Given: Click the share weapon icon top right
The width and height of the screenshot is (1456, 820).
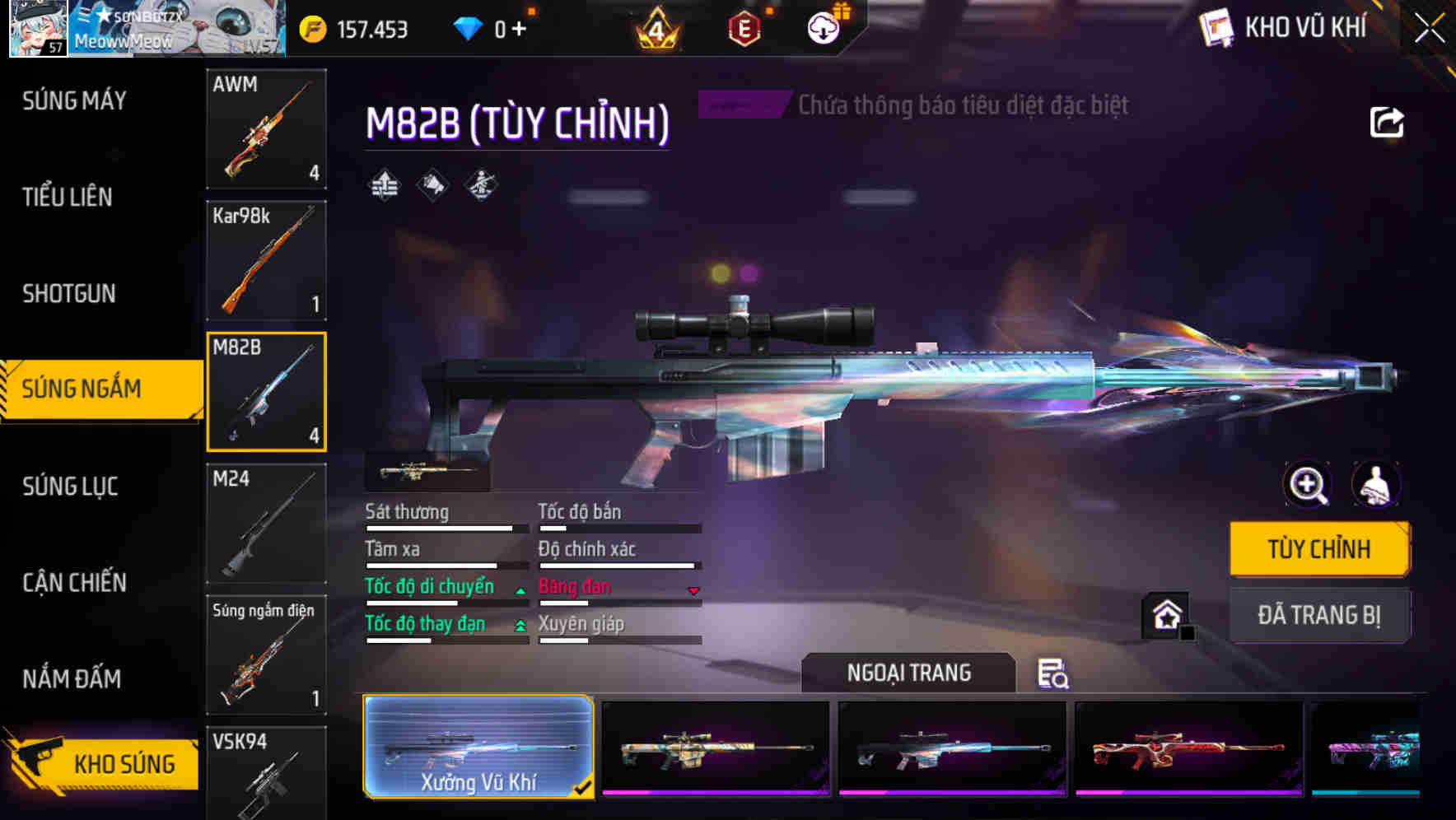Looking at the screenshot, I should 1388,122.
